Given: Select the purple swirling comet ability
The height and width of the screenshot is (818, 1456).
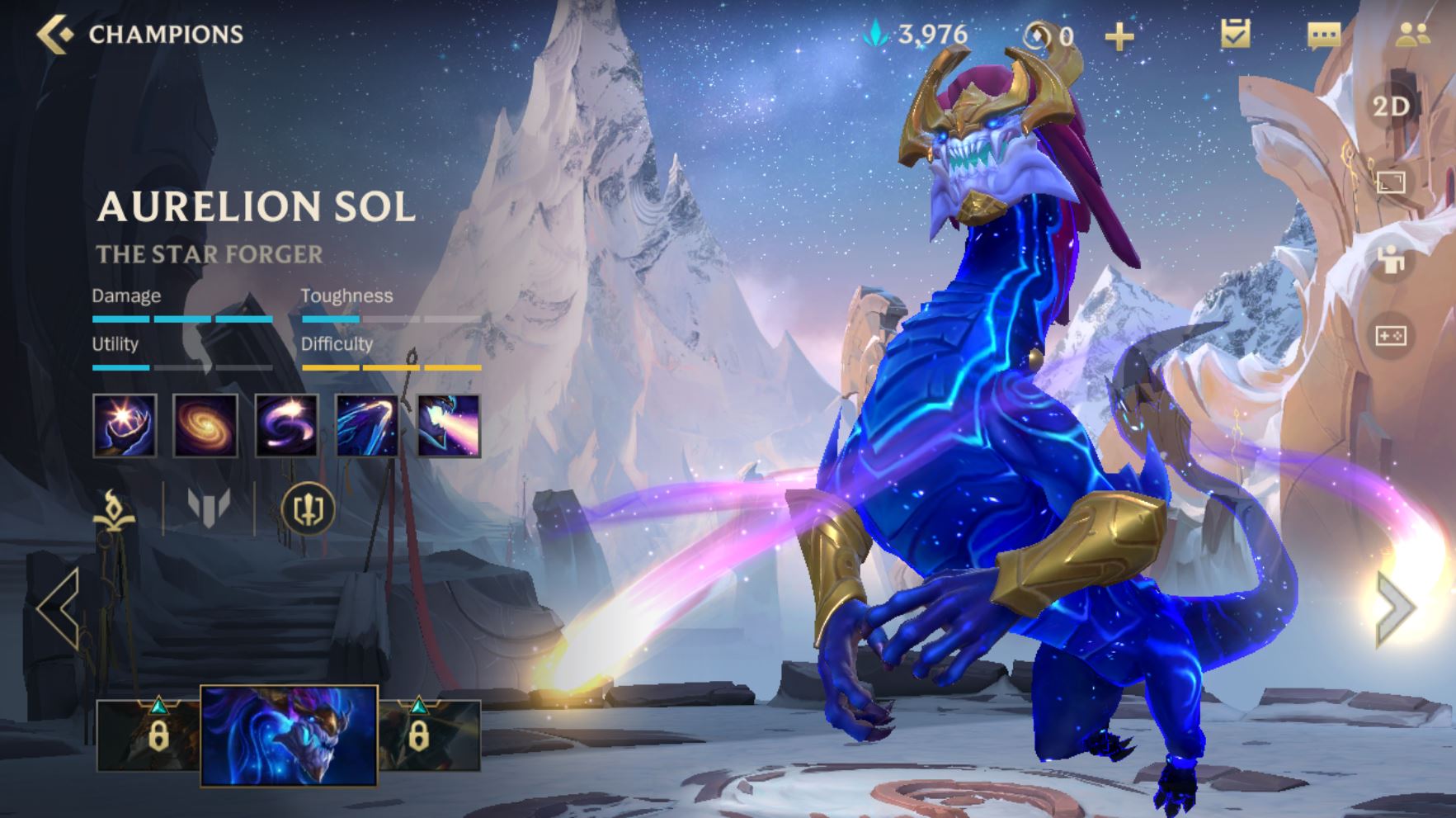Looking at the screenshot, I should tap(286, 426).
